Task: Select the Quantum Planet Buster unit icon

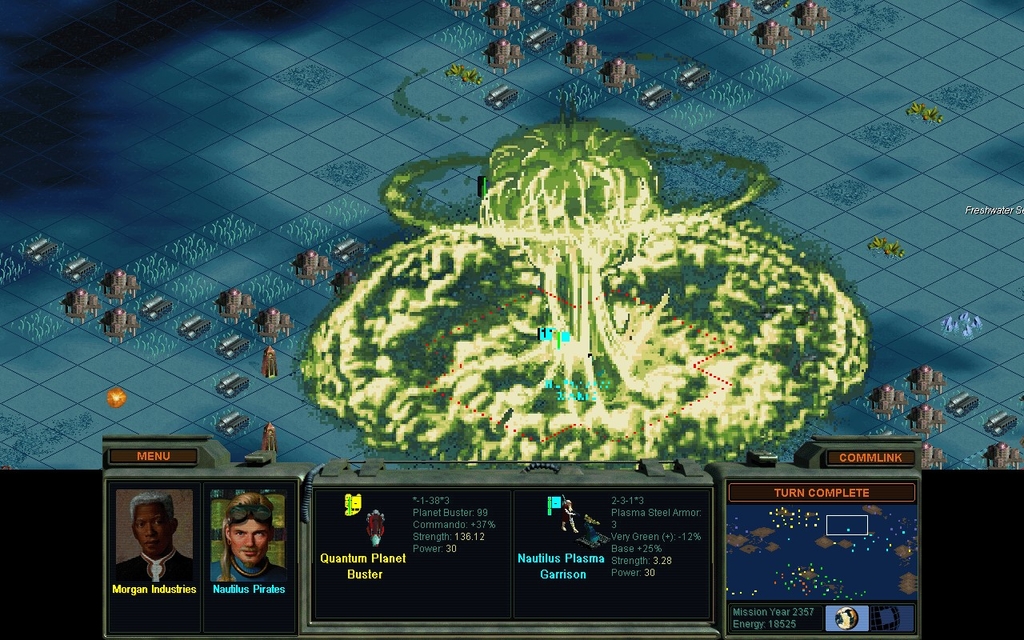Action: coord(374,526)
